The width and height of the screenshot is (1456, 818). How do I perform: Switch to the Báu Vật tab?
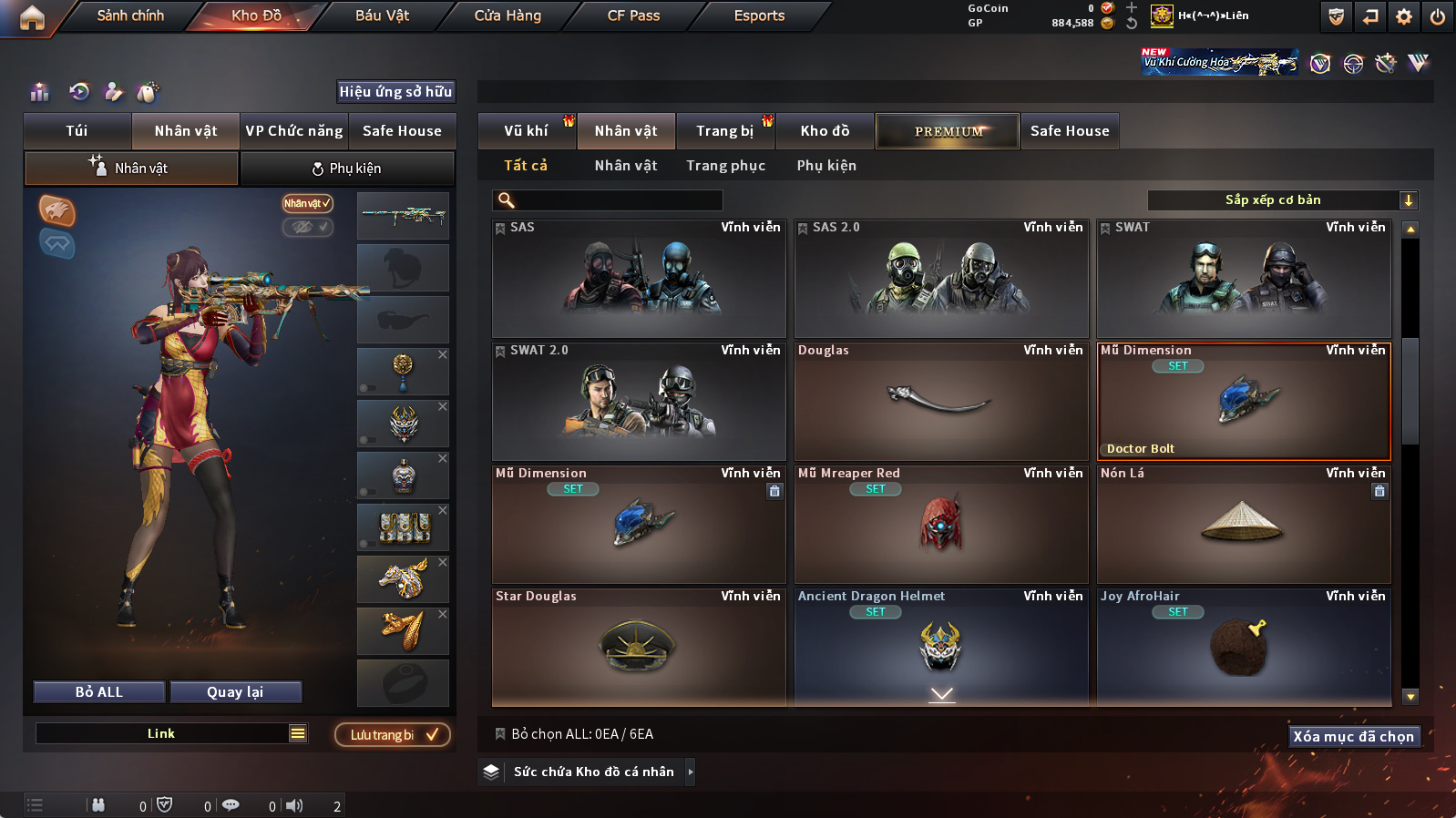coord(382,15)
